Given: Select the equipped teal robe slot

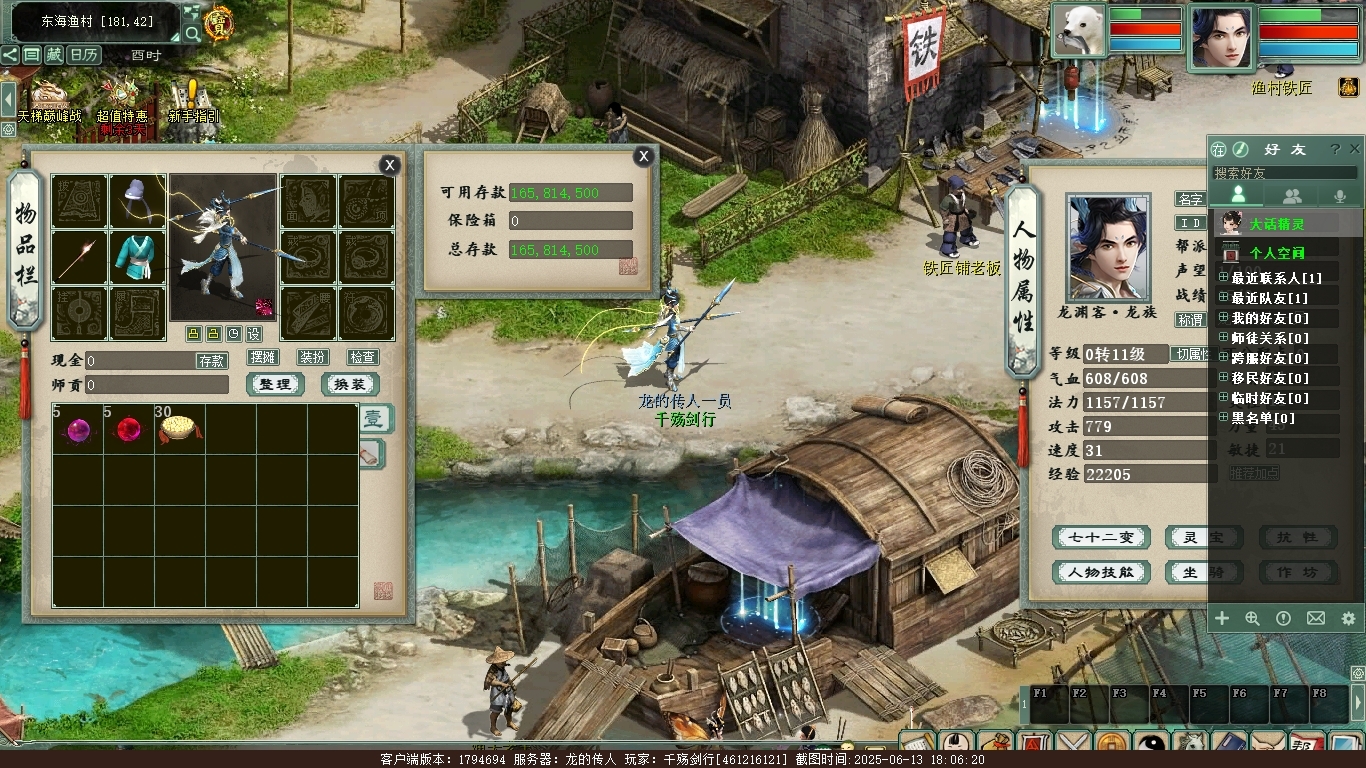Looking at the screenshot, I should [138, 257].
